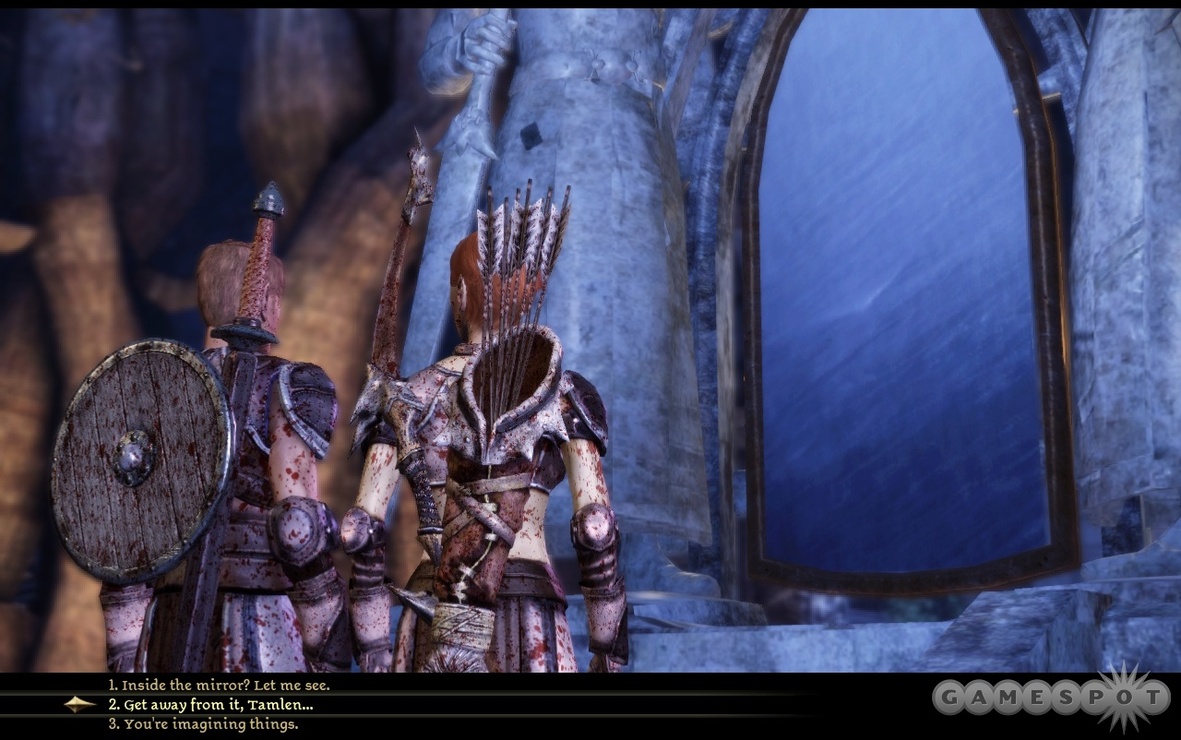This screenshot has width=1181, height=740.
Task: Select reply "Get away from it, Tamlen..."
Action: (x=211, y=704)
